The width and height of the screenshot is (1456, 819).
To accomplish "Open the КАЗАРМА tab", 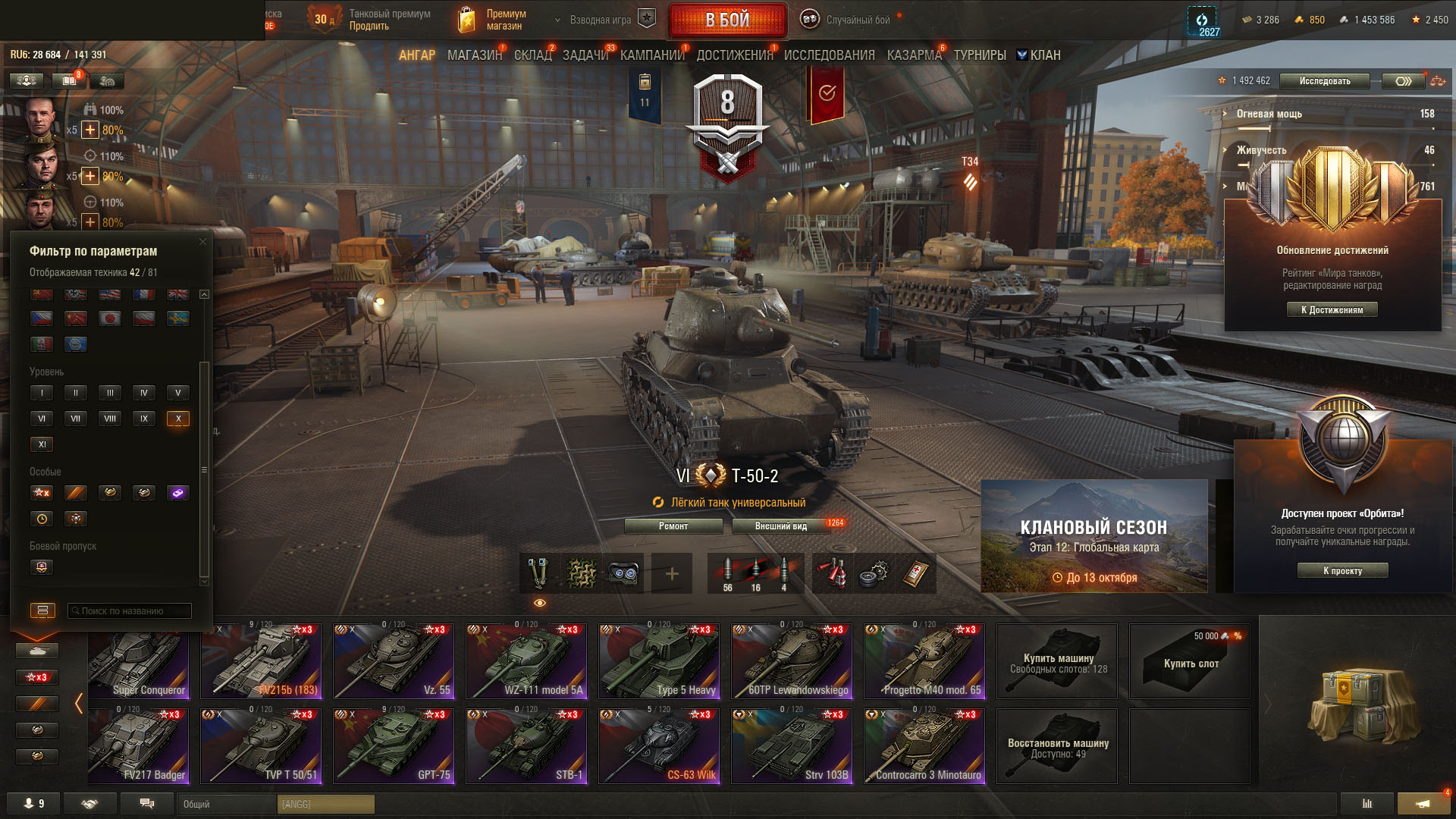I will (x=914, y=55).
